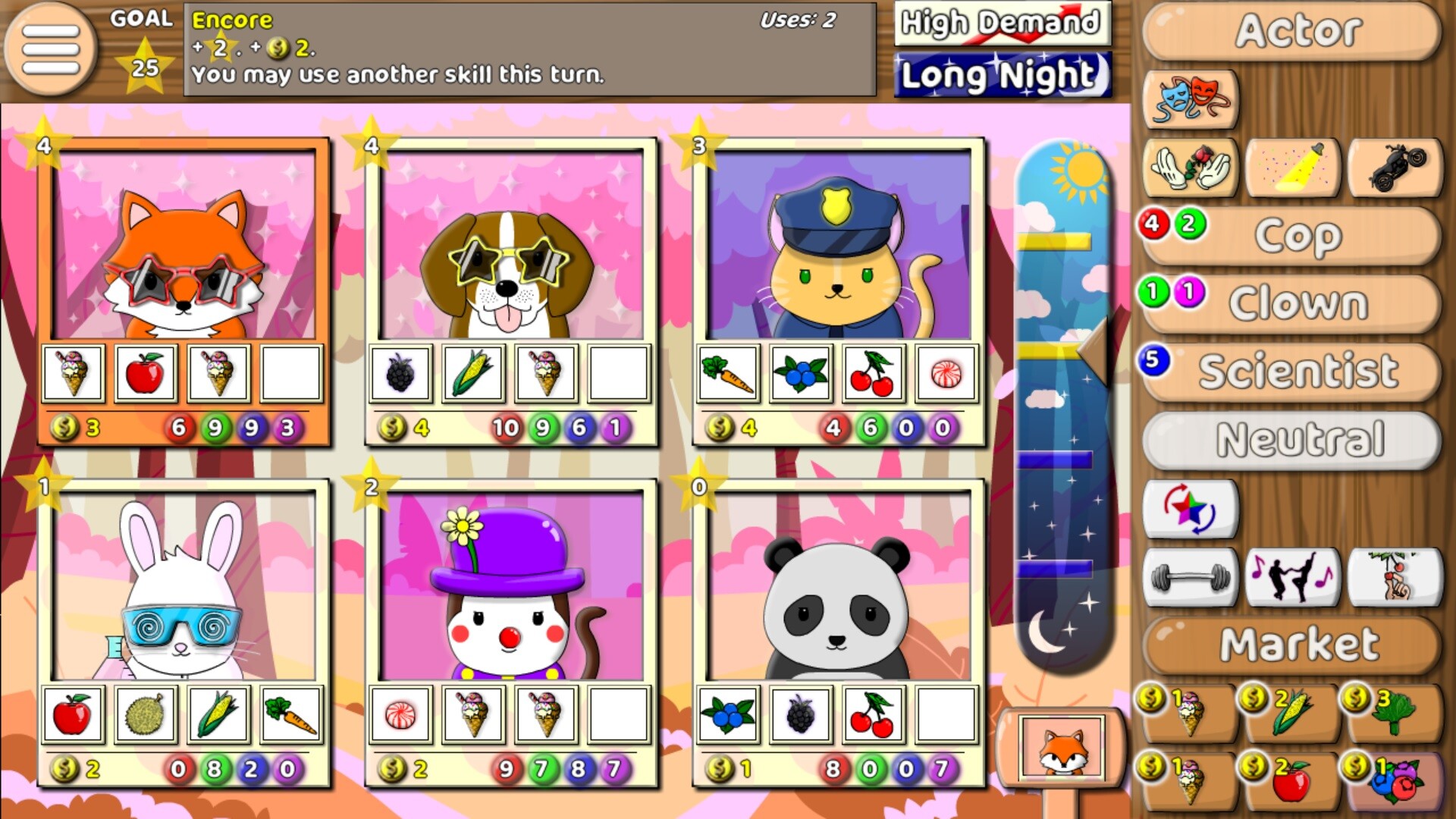Toggle the High Demand event banner
The image size is (1456, 819).
pyautogui.click(x=1003, y=25)
